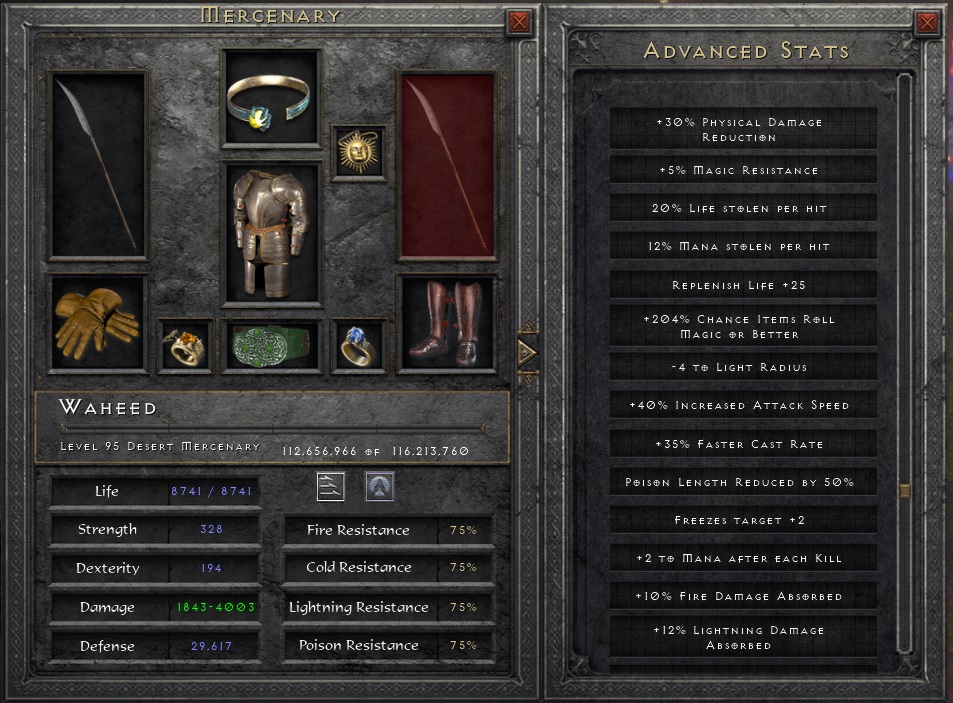953x703 pixels.
Task: Click the red off-hand weapon slot
Action: [449, 165]
